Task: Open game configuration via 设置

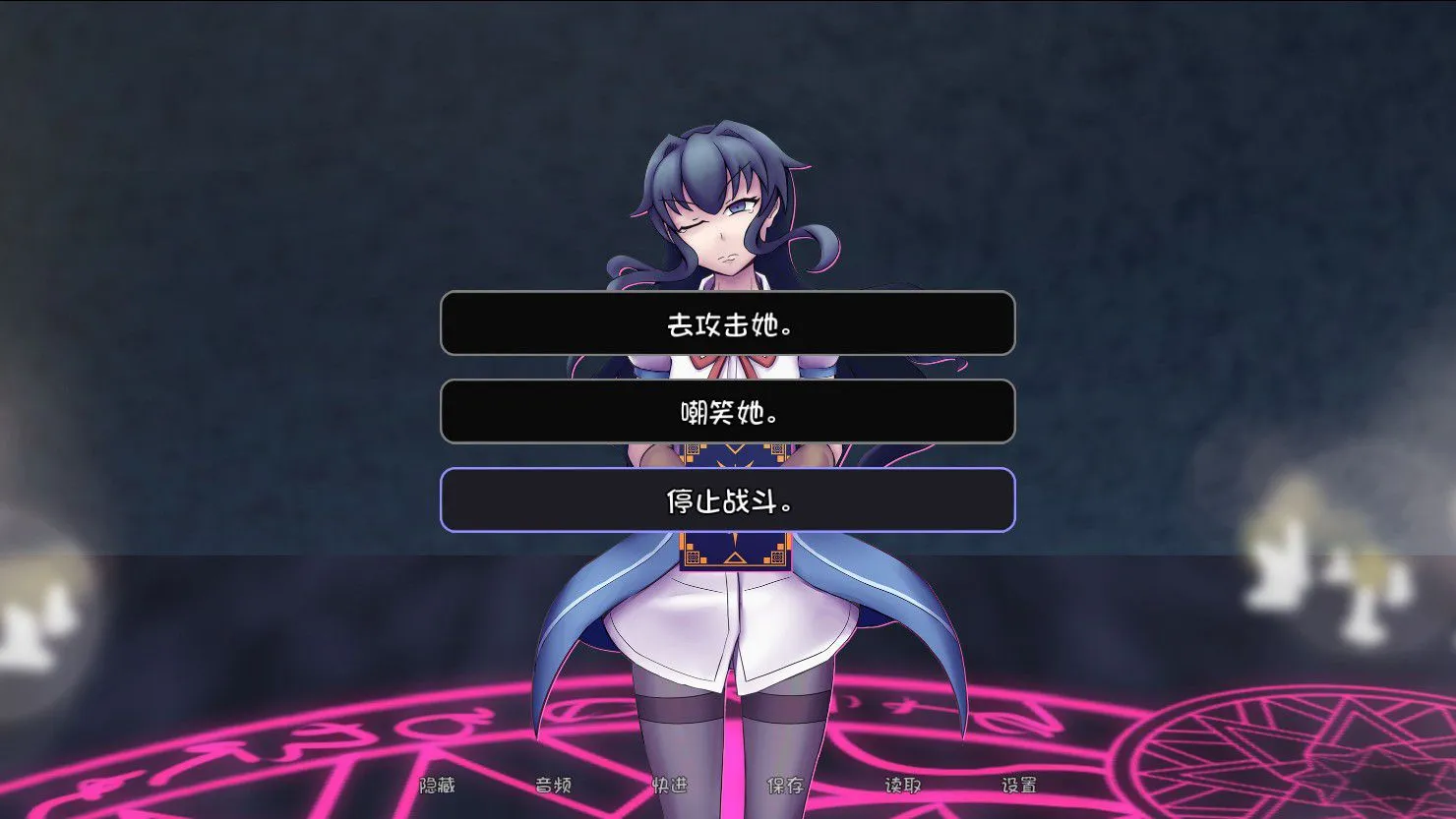Action: tap(1020, 787)
